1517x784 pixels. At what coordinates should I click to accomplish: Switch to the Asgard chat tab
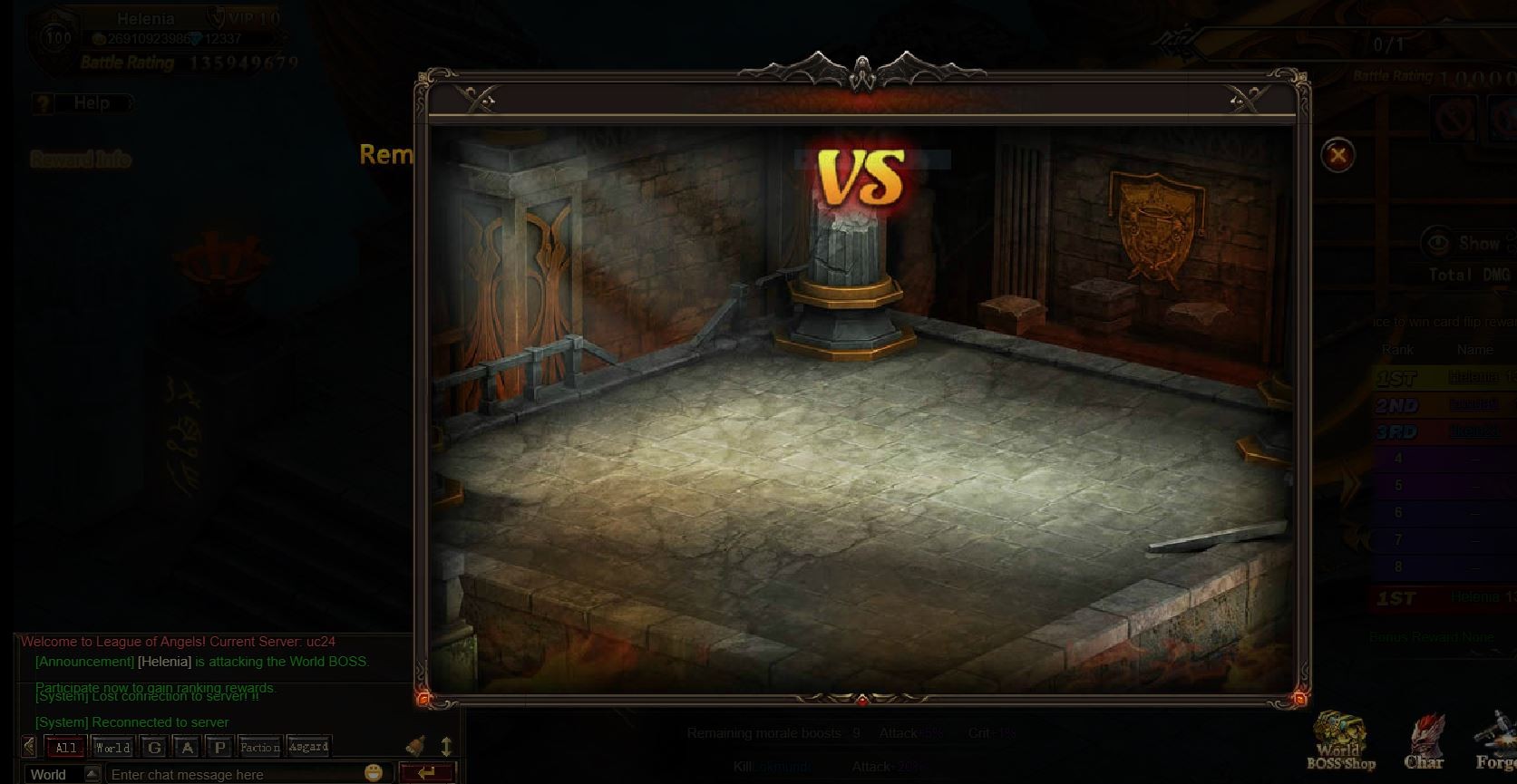point(308,747)
